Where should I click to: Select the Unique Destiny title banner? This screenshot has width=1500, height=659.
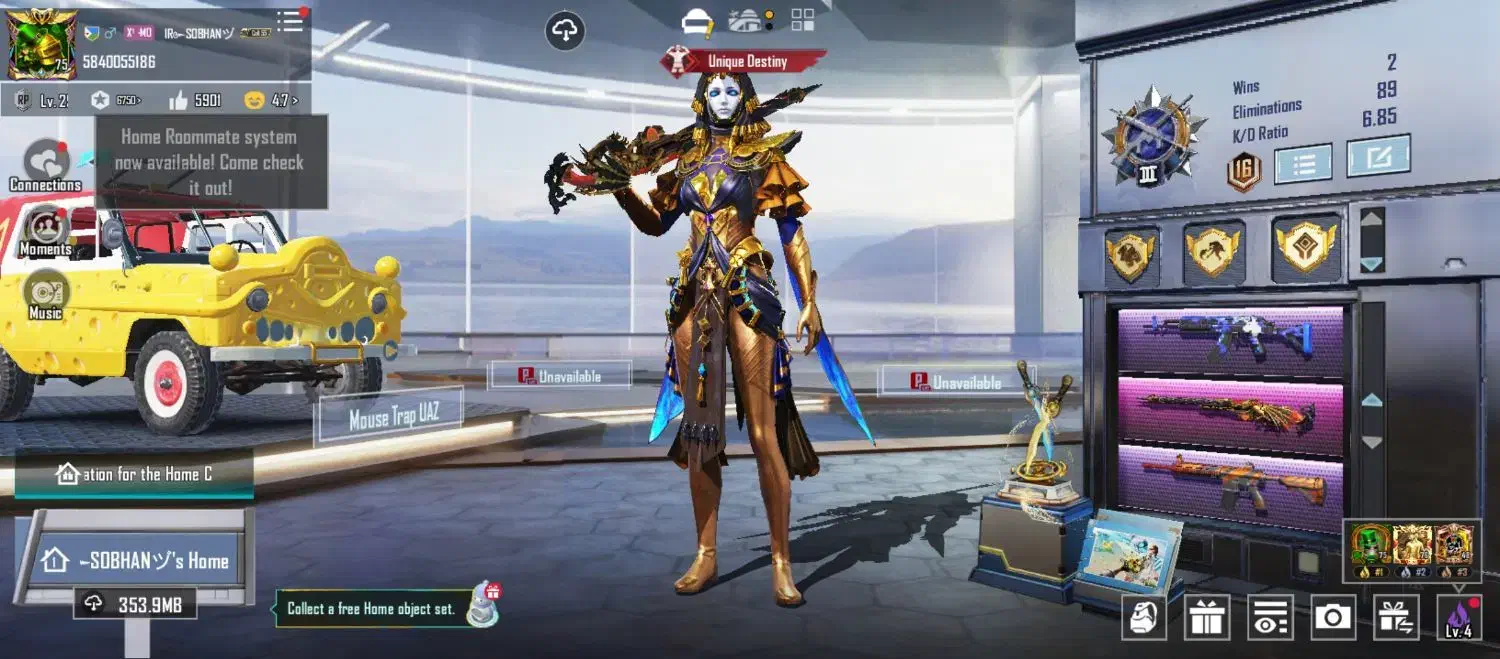(x=746, y=62)
